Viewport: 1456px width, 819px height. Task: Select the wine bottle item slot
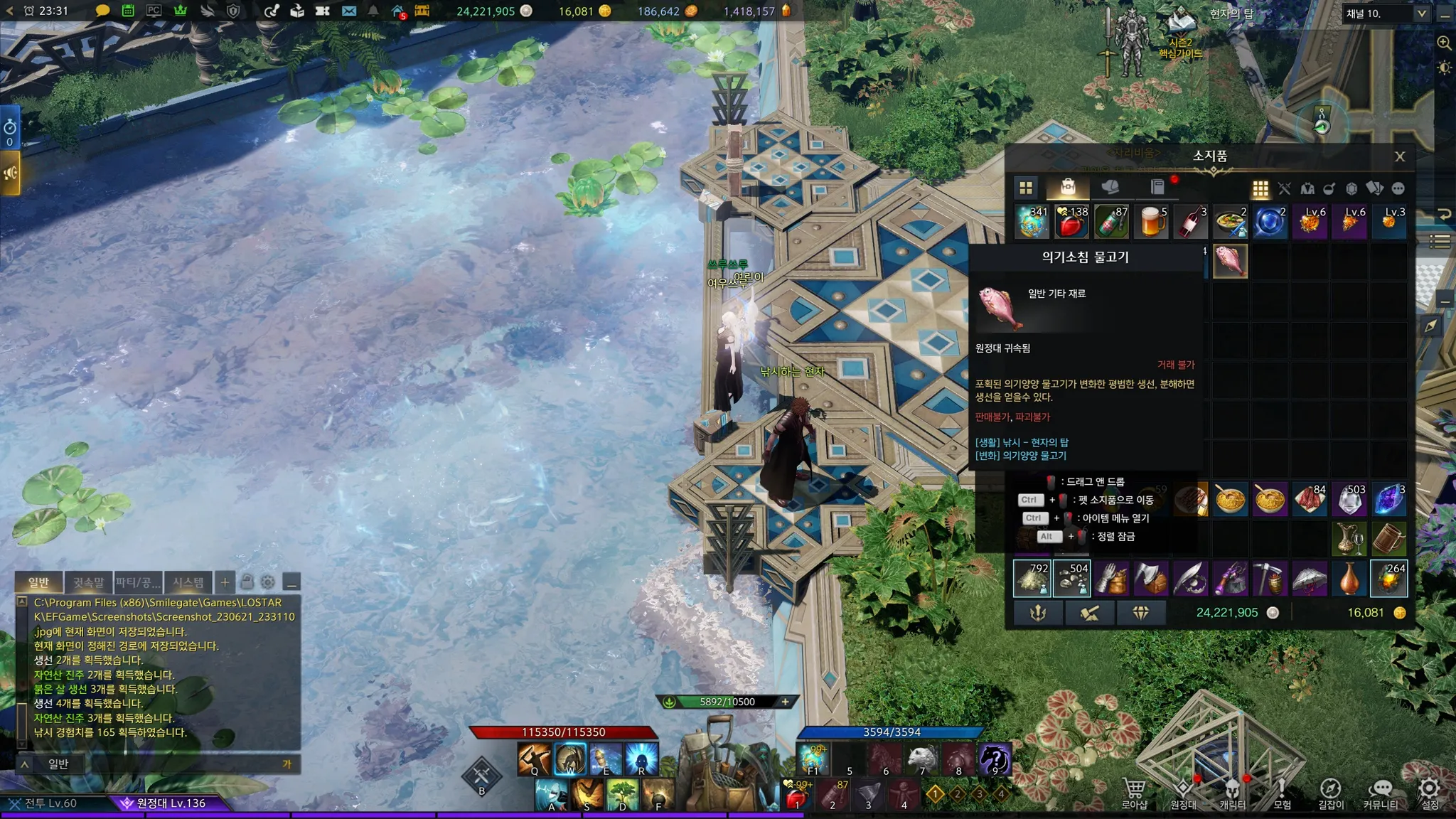coord(1191,222)
